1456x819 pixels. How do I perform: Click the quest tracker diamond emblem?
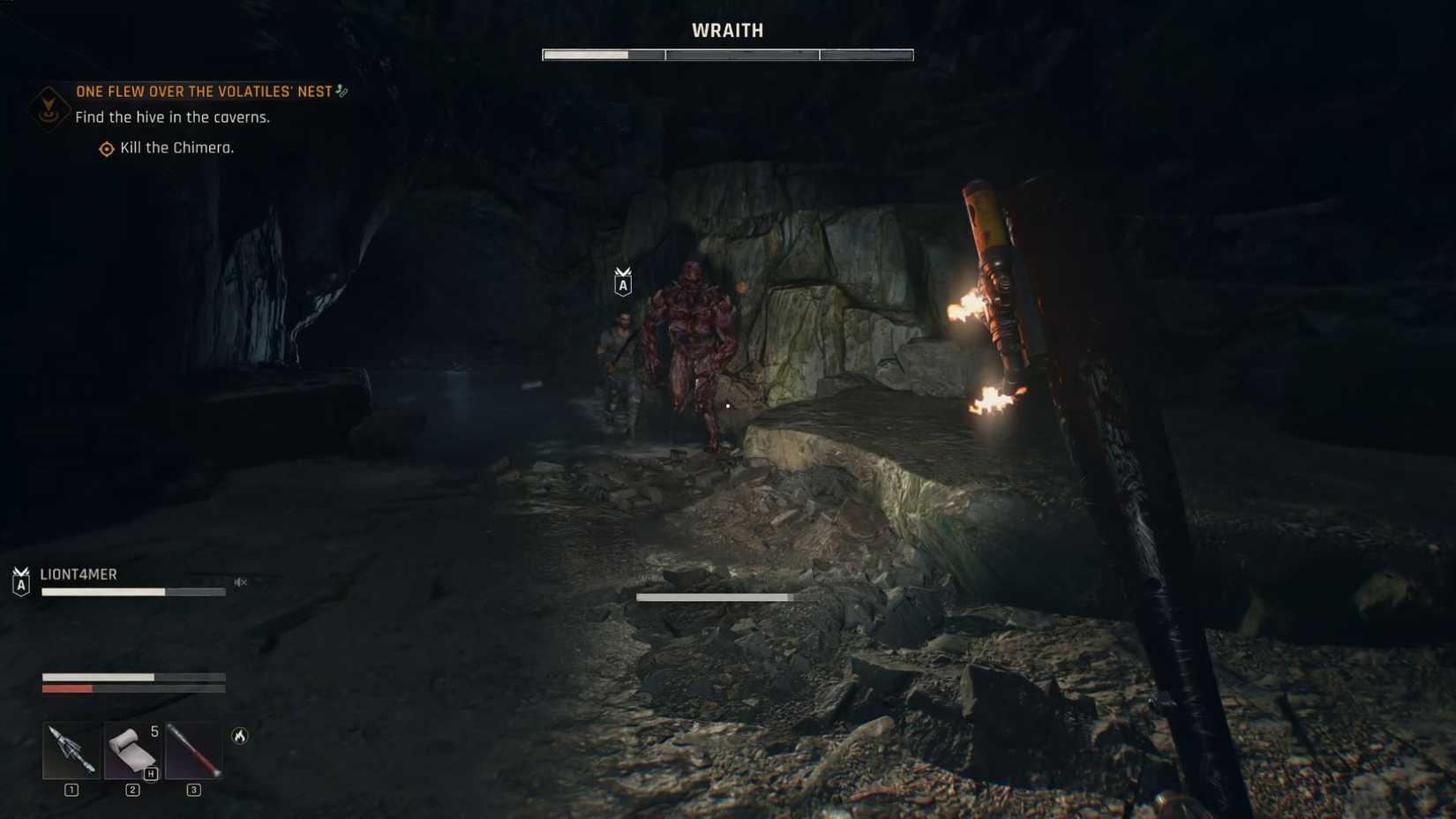(47, 109)
